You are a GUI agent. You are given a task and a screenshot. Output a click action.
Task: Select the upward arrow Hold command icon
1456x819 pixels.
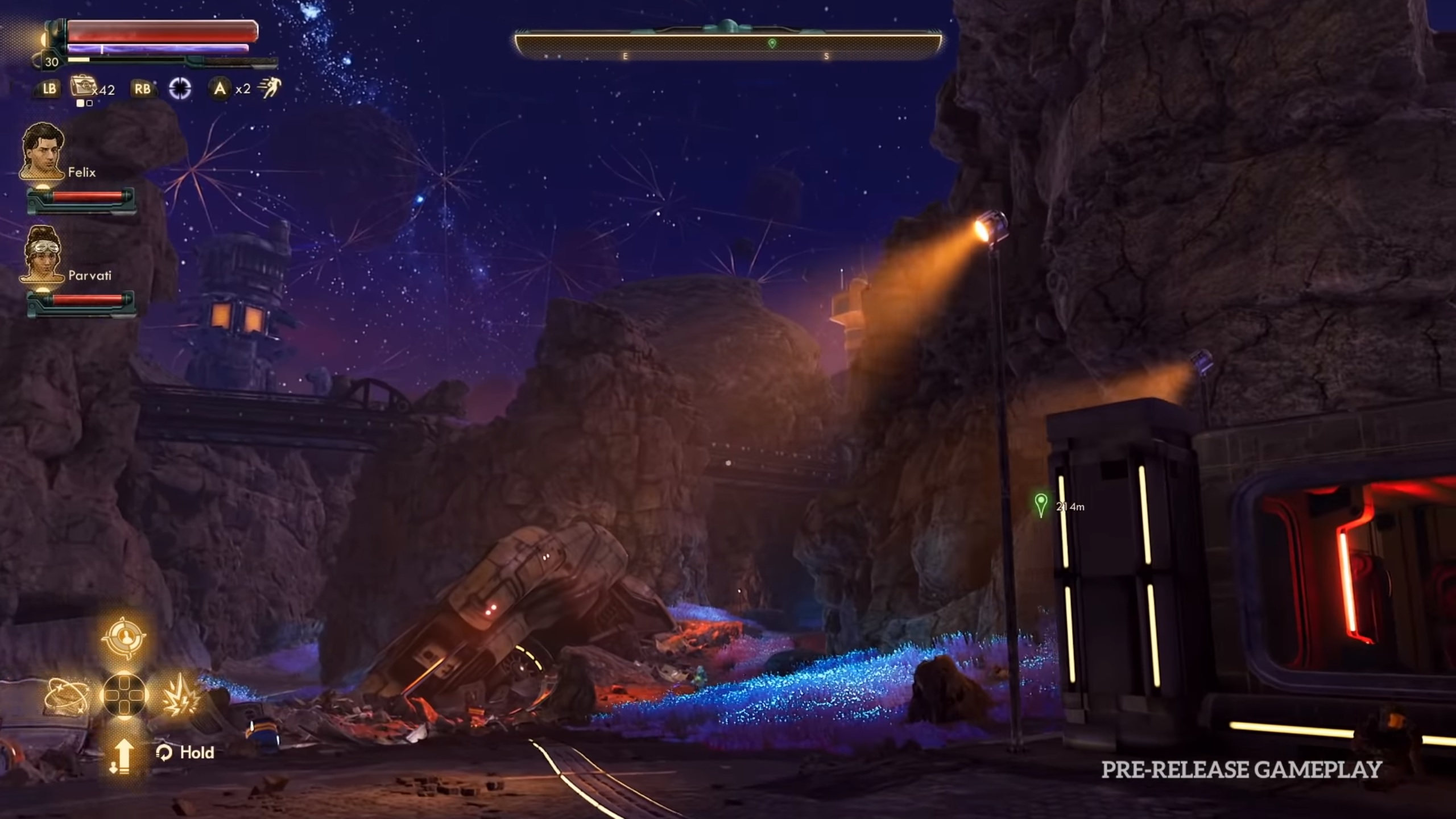pyautogui.click(x=122, y=755)
